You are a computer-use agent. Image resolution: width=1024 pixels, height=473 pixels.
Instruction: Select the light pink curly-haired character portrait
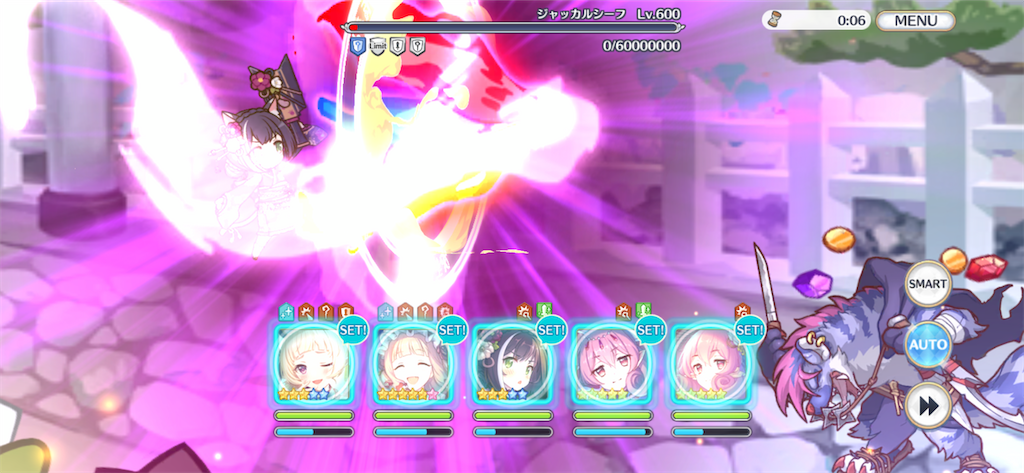710,364
